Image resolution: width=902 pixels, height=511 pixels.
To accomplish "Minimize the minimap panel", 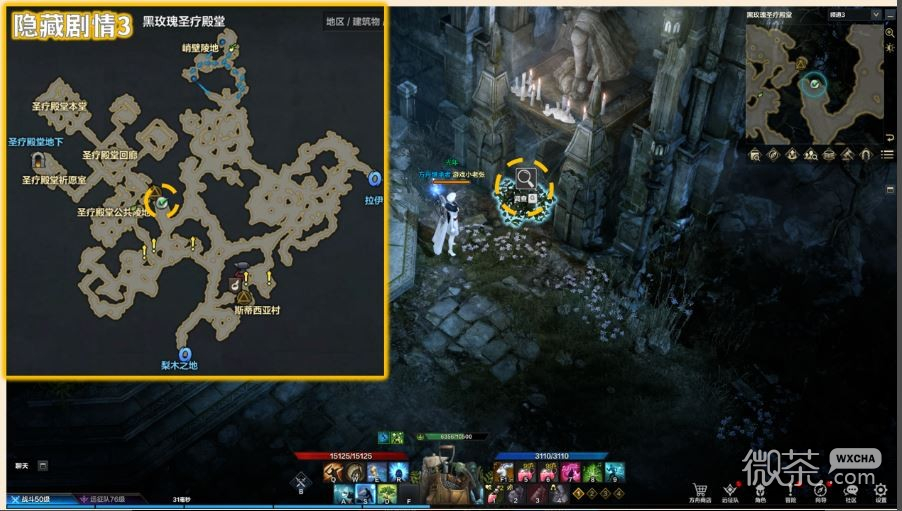I will click(x=890, y=15).
